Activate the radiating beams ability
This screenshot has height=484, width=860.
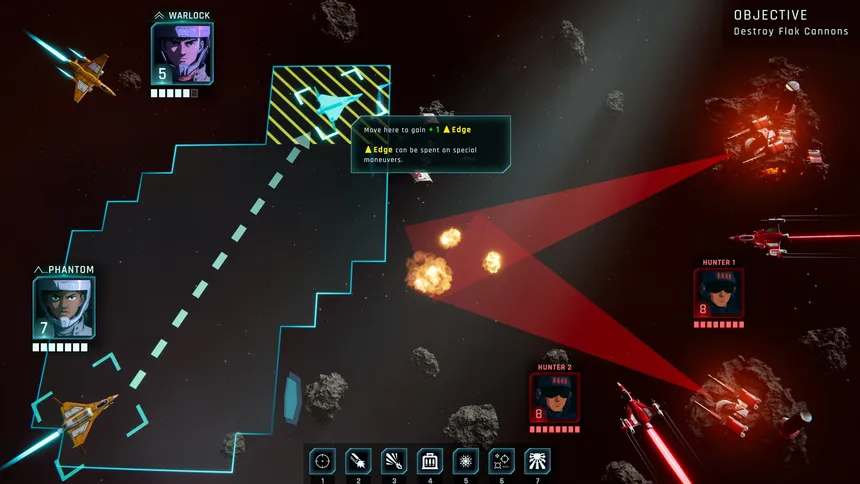tap(538, 460)
